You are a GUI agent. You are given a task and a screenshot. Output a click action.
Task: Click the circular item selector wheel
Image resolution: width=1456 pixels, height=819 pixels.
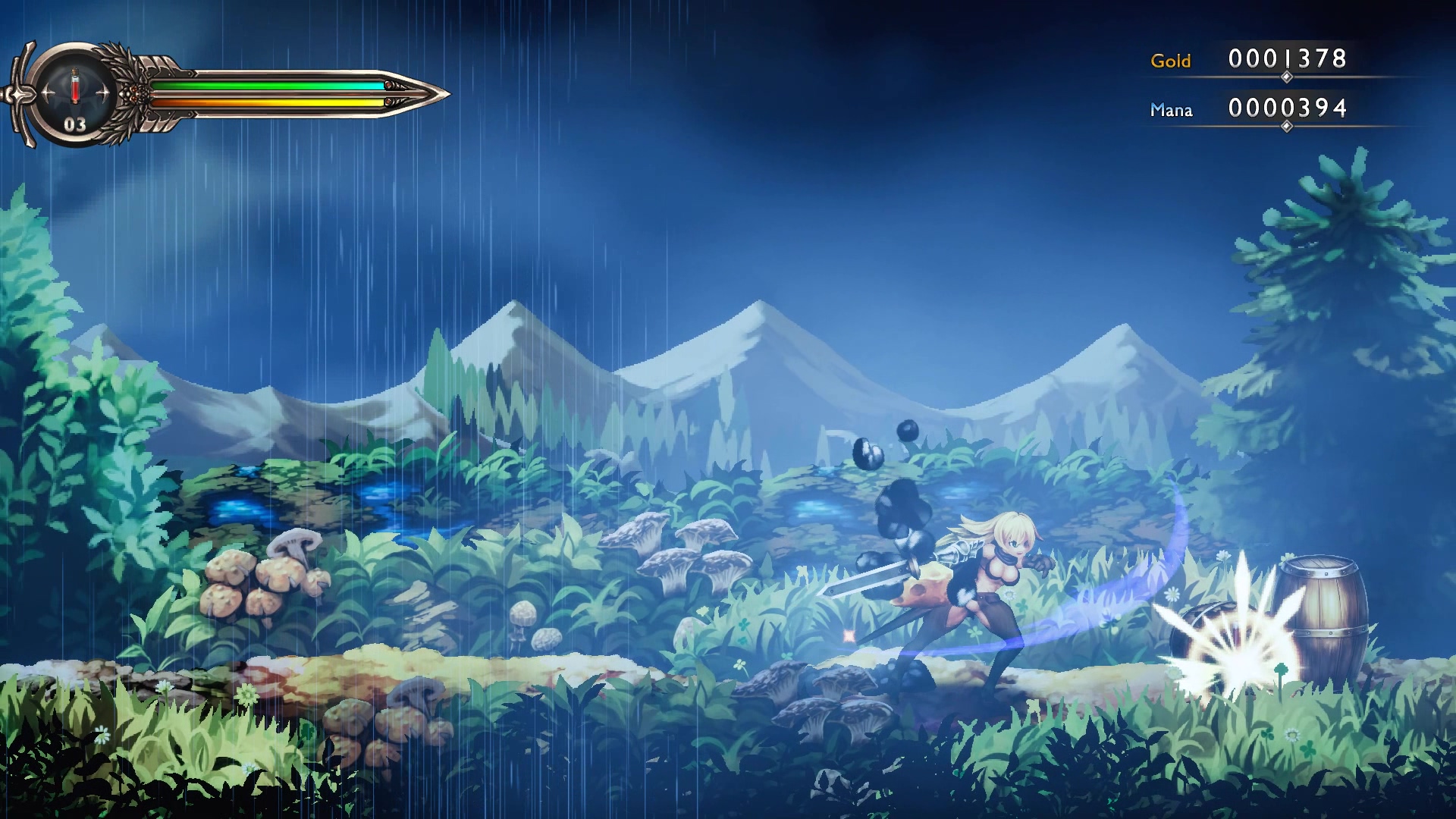(74, 91)
